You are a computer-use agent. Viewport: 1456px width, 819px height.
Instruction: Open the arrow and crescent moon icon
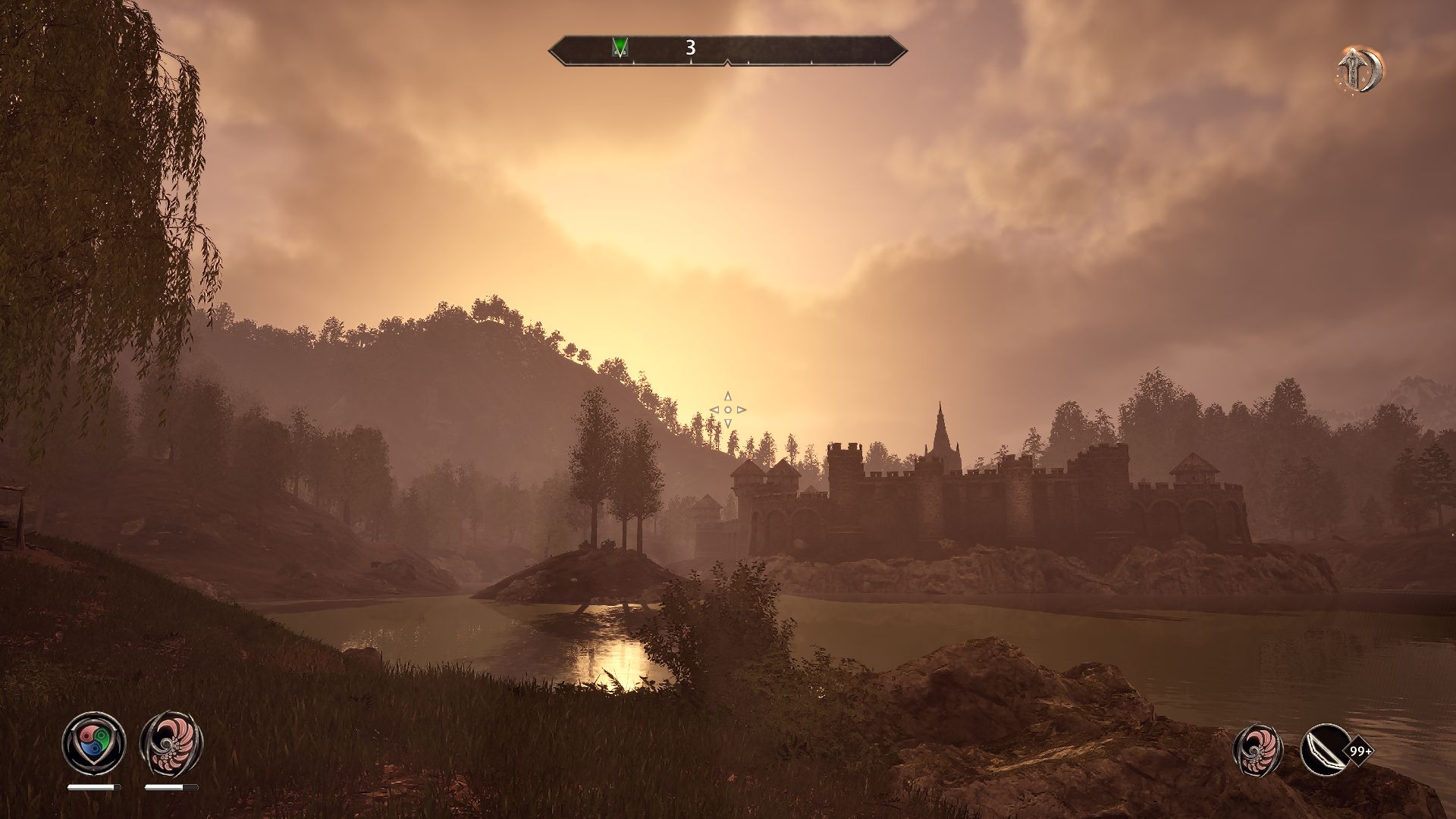pos(1360,71)
